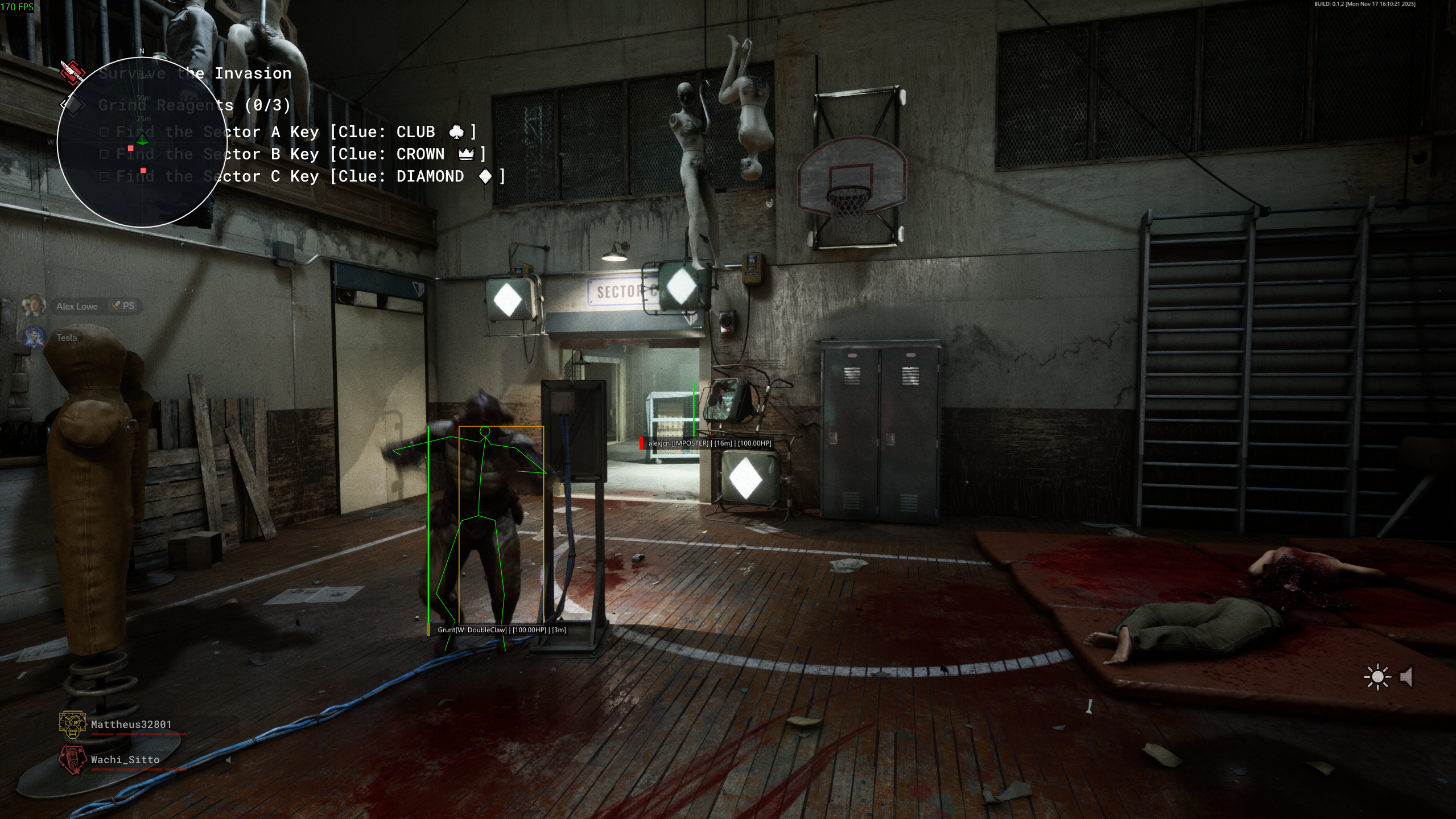
Task: Click the sun brightness icon
Action: coord(1377,677)
